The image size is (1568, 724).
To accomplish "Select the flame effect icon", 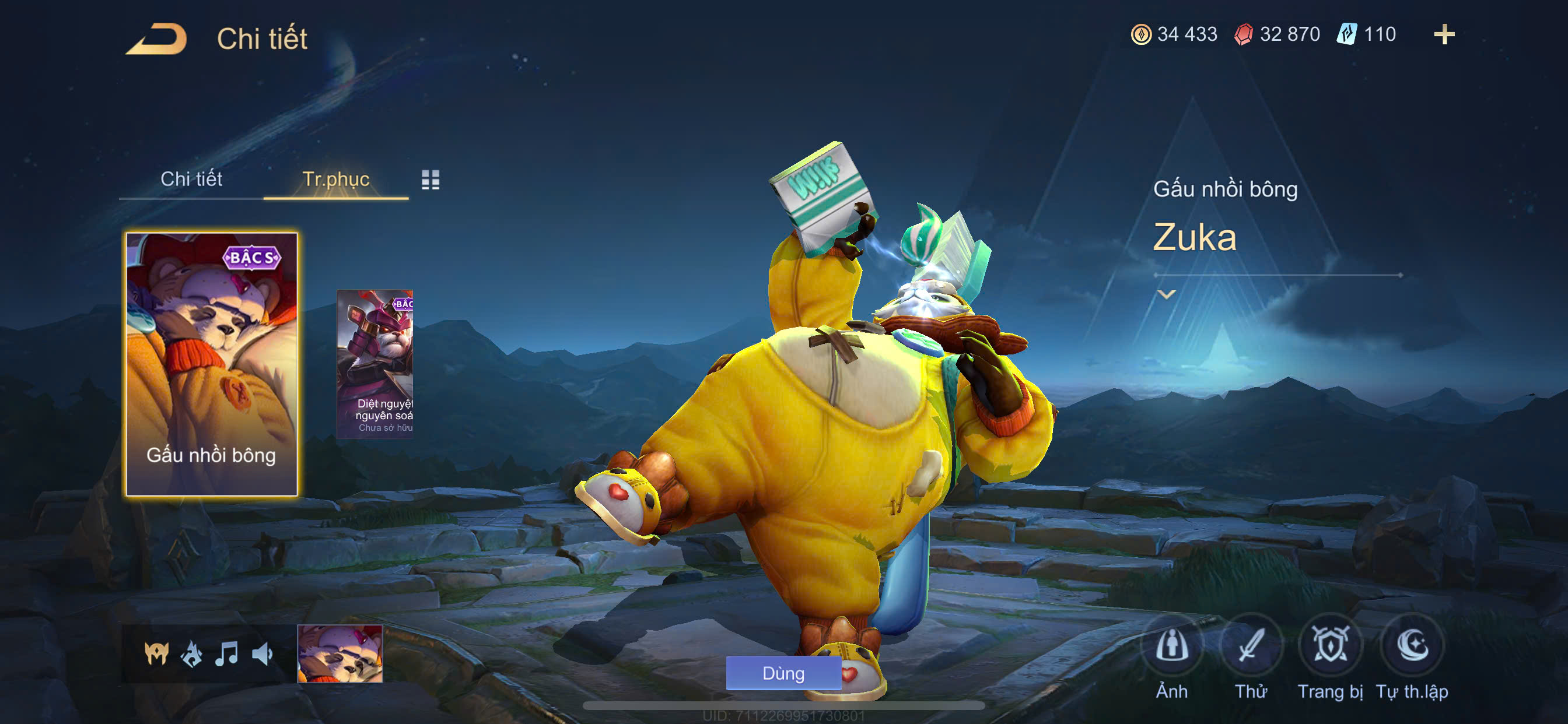I will coord(192,654).
